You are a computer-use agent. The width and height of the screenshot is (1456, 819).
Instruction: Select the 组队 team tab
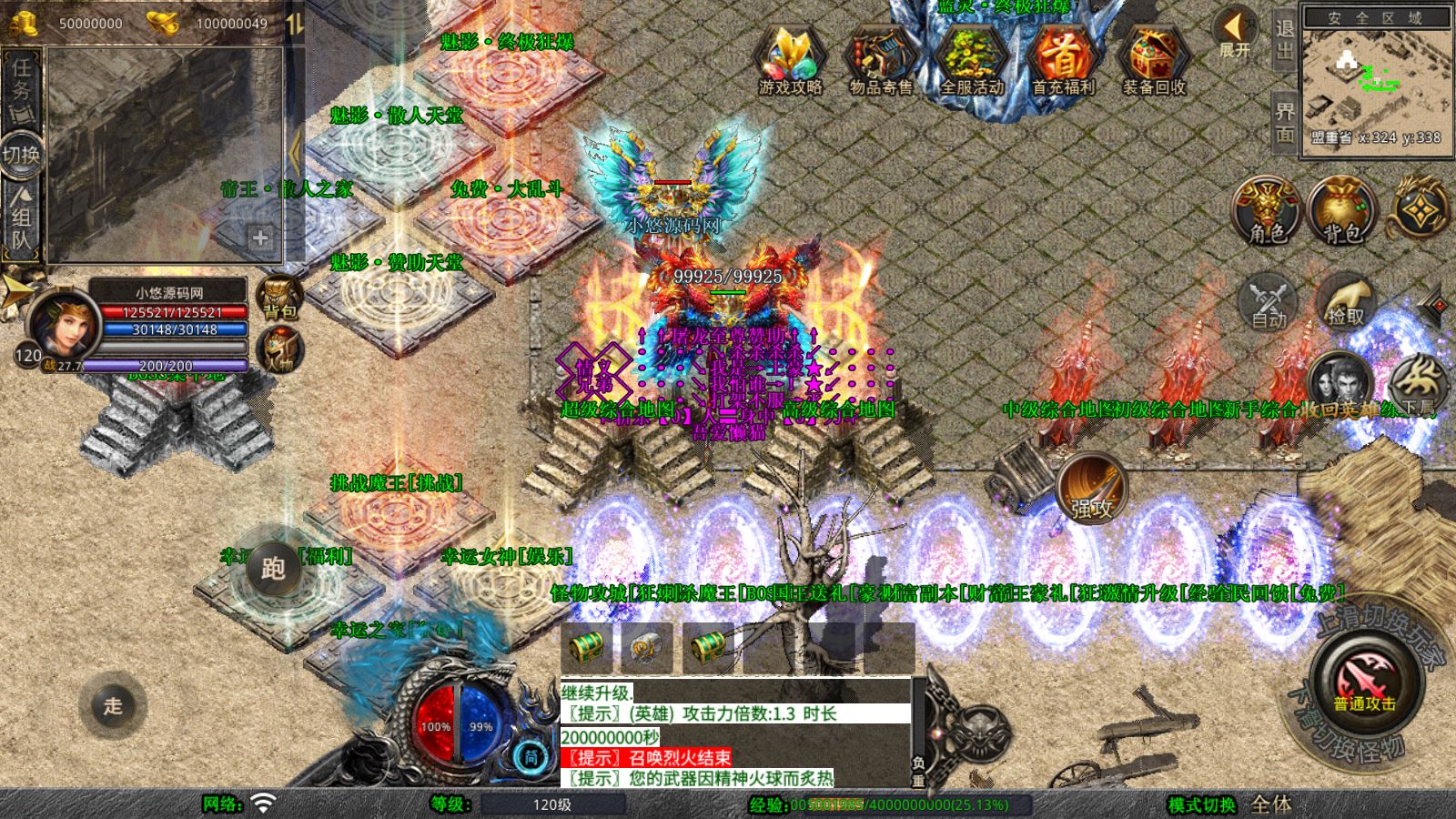coord(21,218)
